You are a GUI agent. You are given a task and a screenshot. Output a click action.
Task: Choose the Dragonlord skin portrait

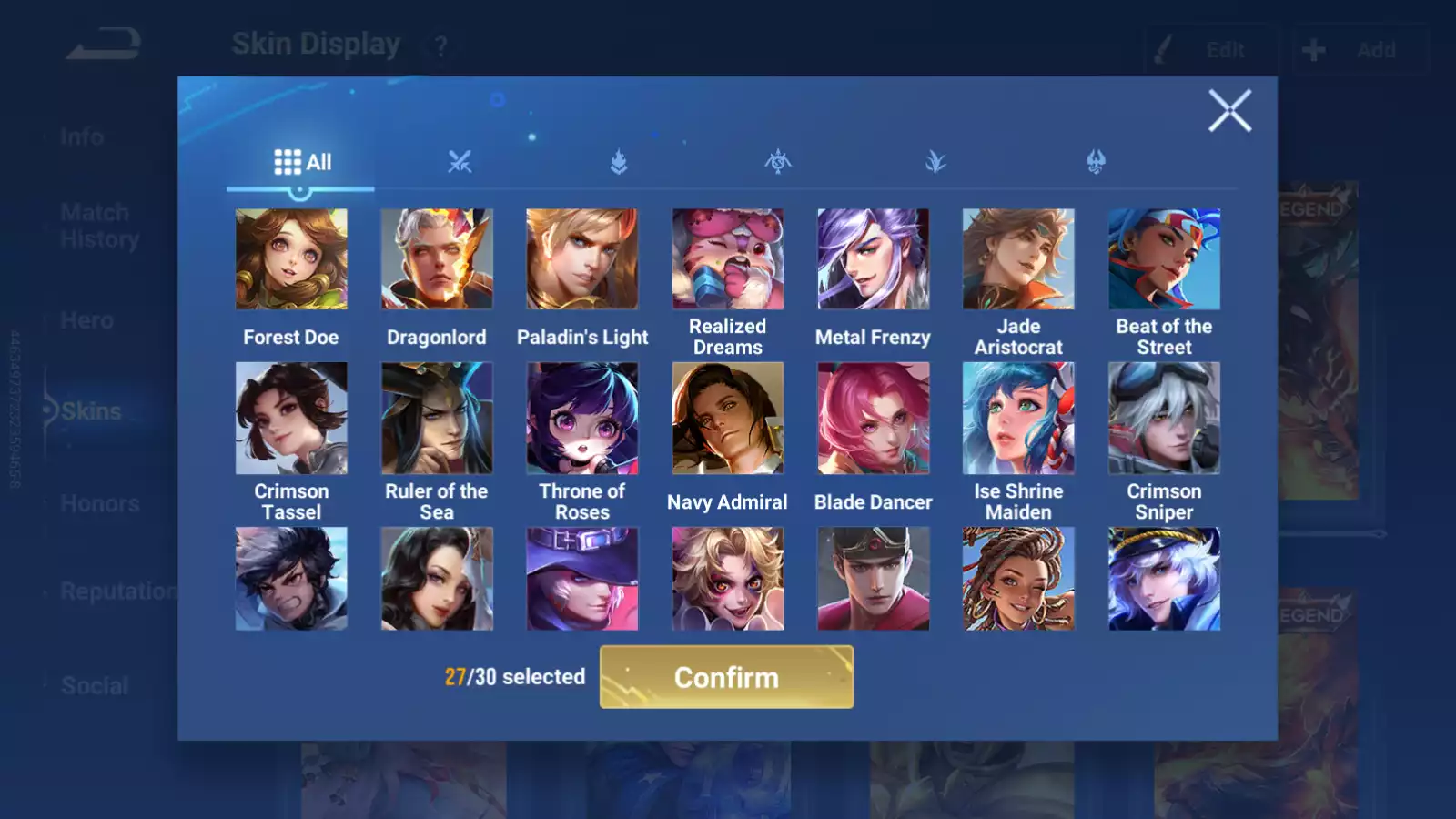pos(437,259)
